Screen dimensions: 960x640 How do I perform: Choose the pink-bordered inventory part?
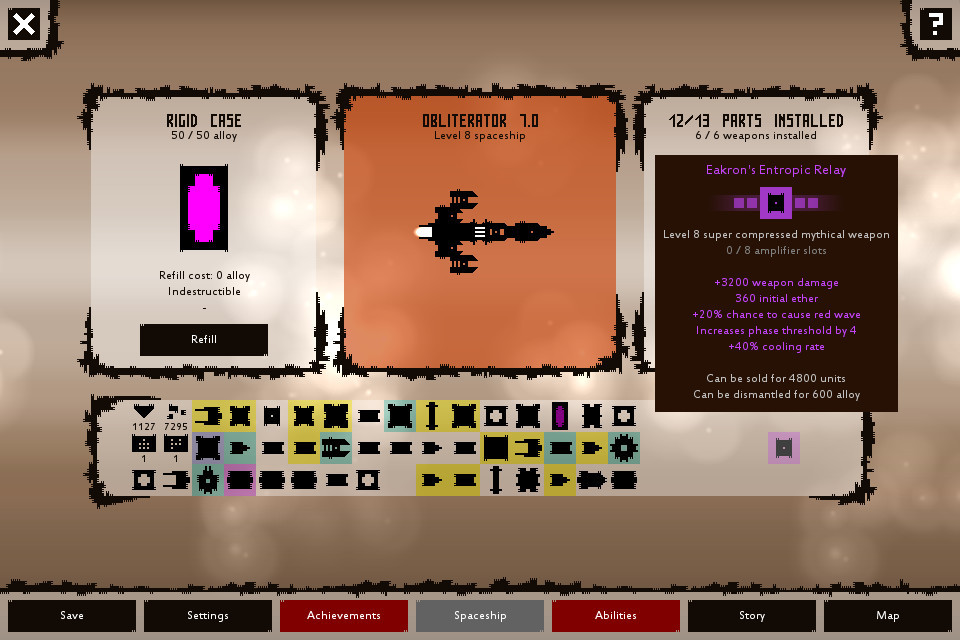tap(240, 480)
